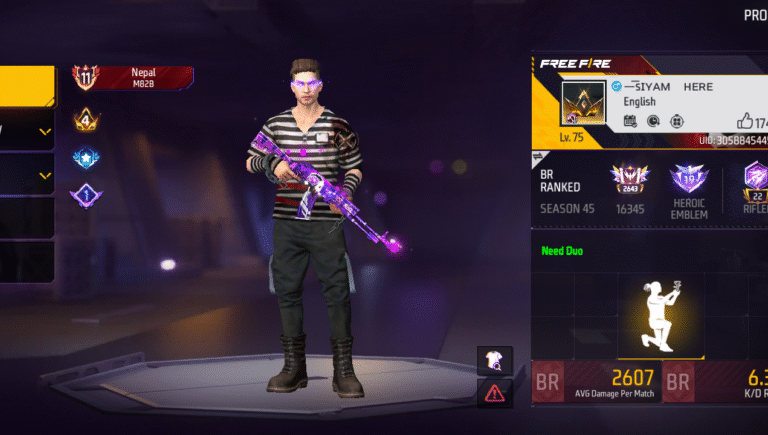Click the four-dot circle icon in profile card
Image resolution: width=768 pixels, height=435 pixels.
click(x=677, y=121)
